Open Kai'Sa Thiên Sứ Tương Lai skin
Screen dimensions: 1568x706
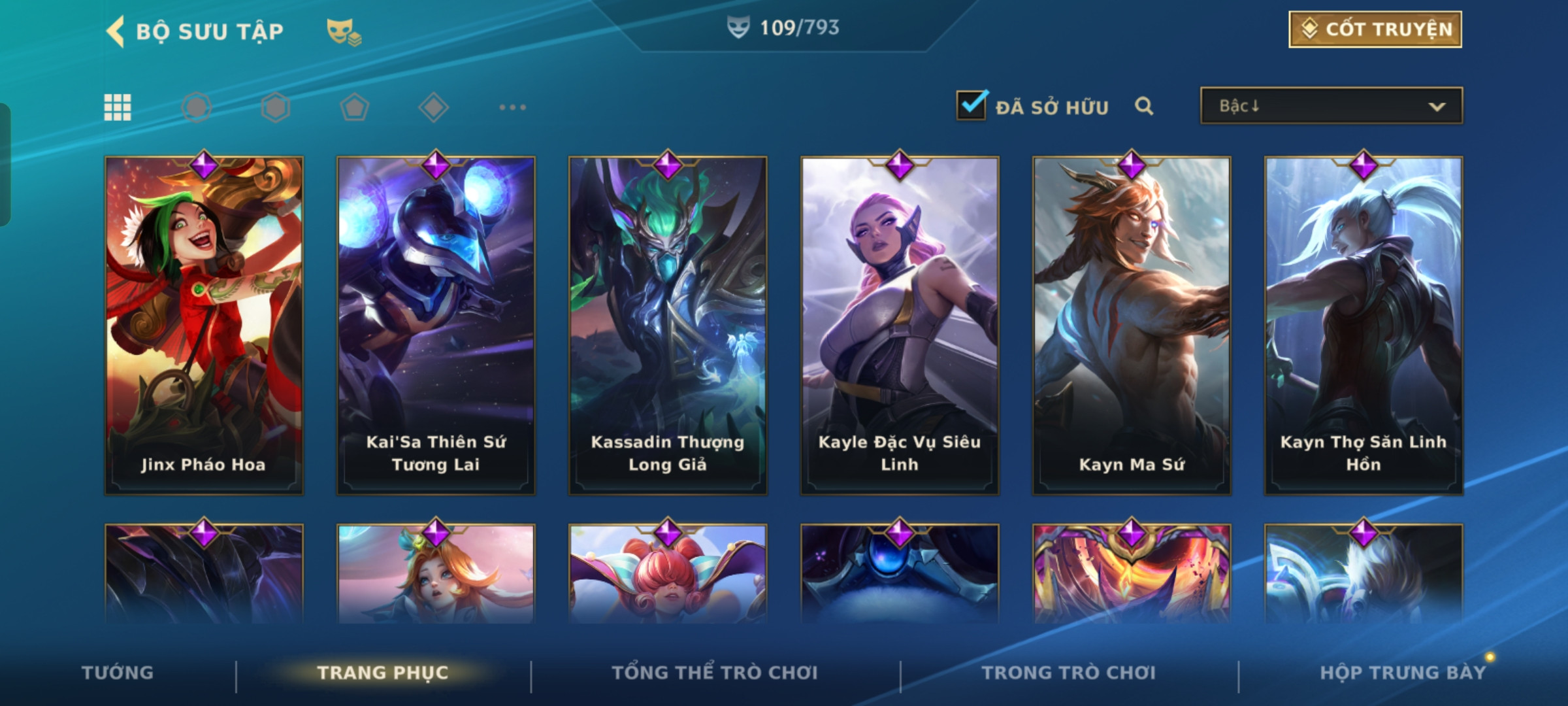(x=436, y=325)
